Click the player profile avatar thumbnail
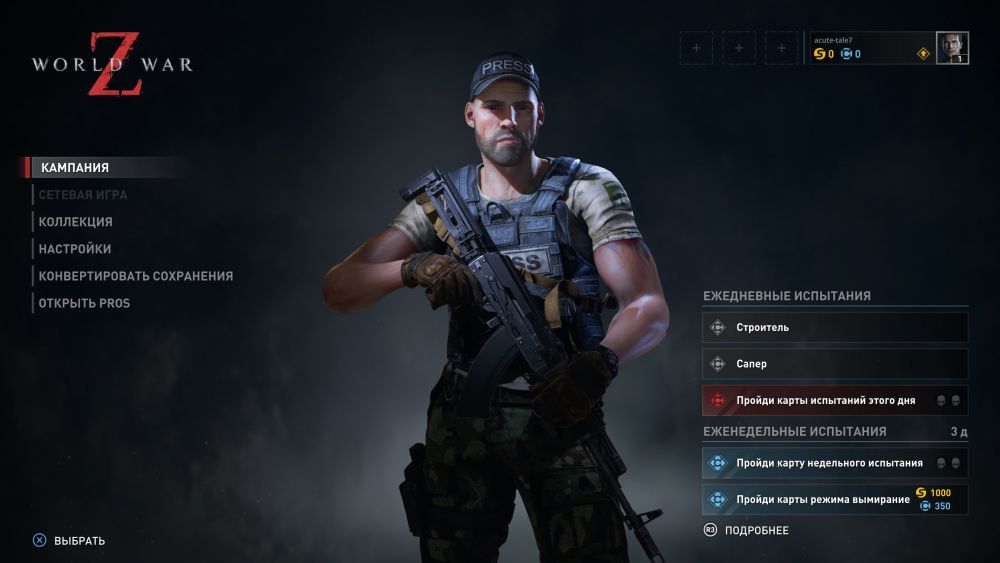1000x563 pixels. tap(952, 48)
